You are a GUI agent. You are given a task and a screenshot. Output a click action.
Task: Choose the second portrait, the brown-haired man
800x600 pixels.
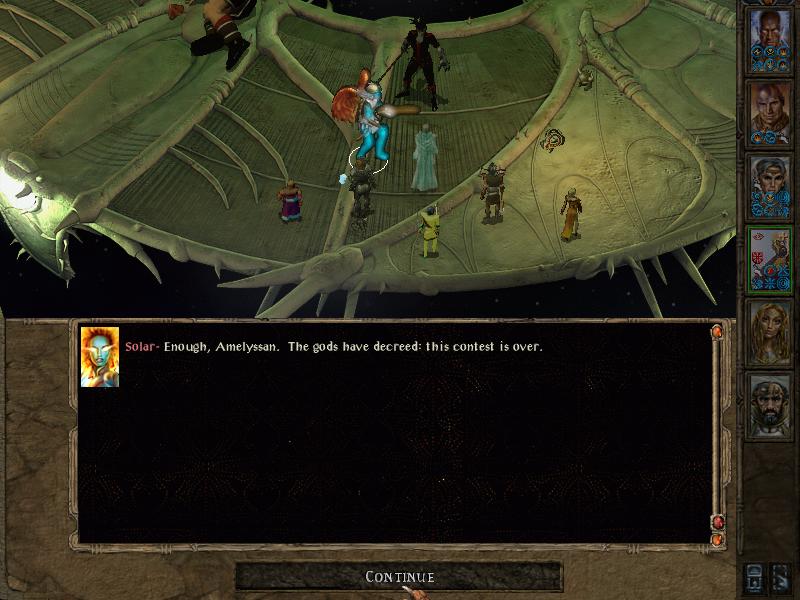tap(770, 113)
